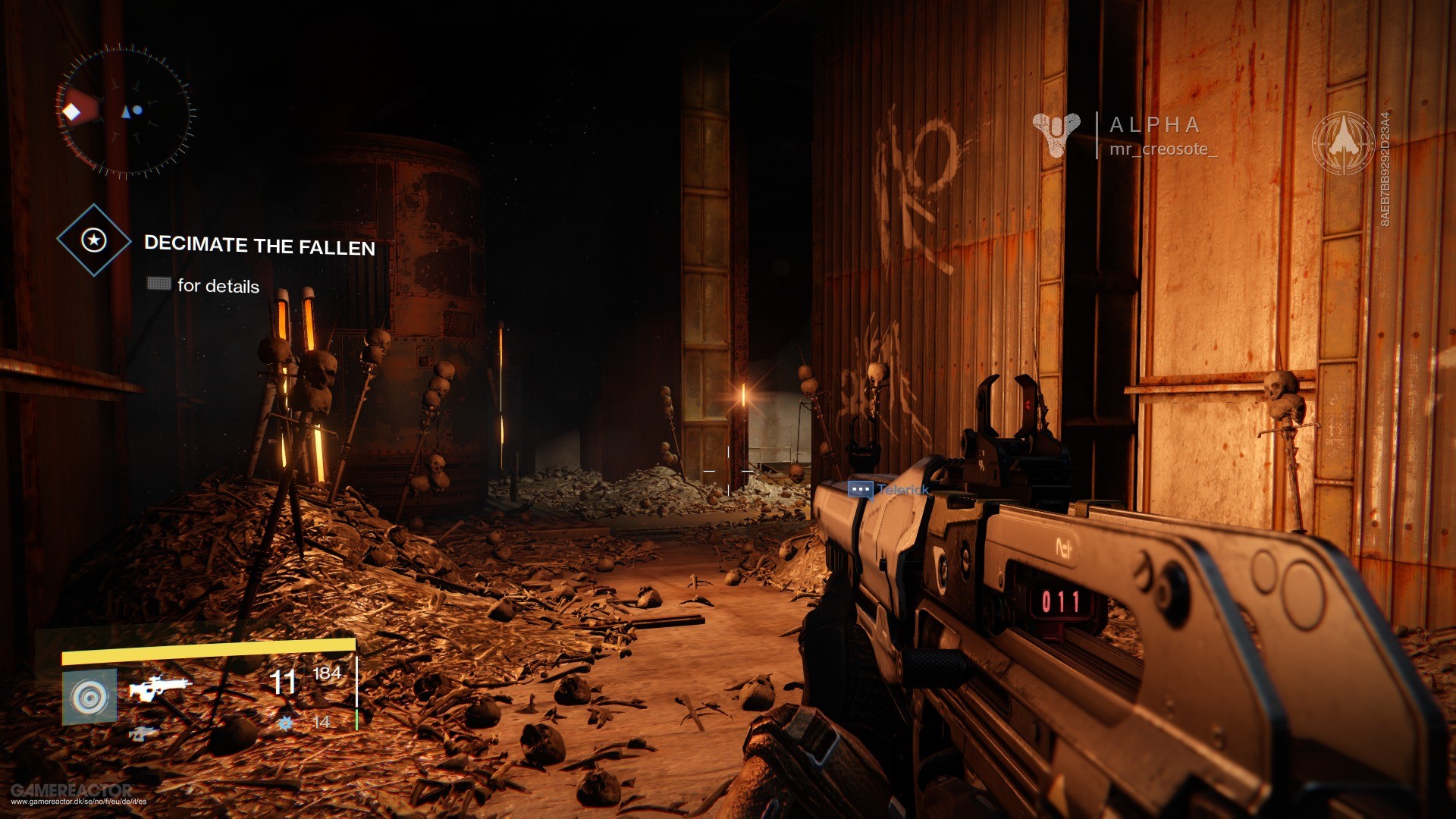This screenshot has width=1456, height=819.
Task: Toggle the white player dot on the radar
Action: (137, 111)
